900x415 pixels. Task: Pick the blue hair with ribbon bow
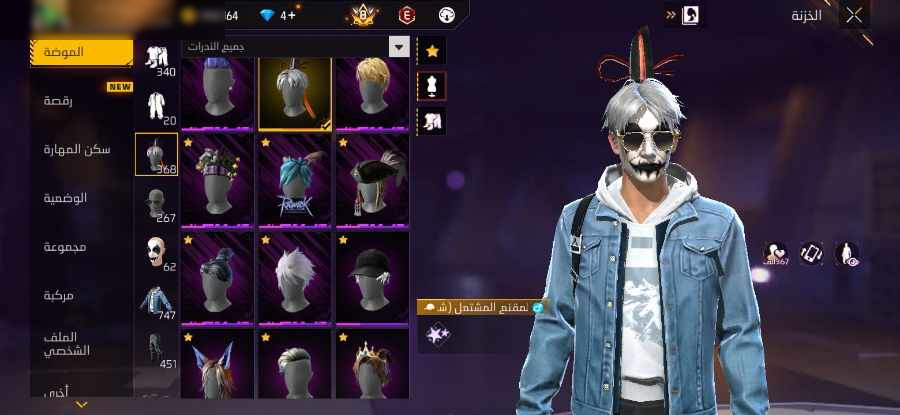[295, 183]
